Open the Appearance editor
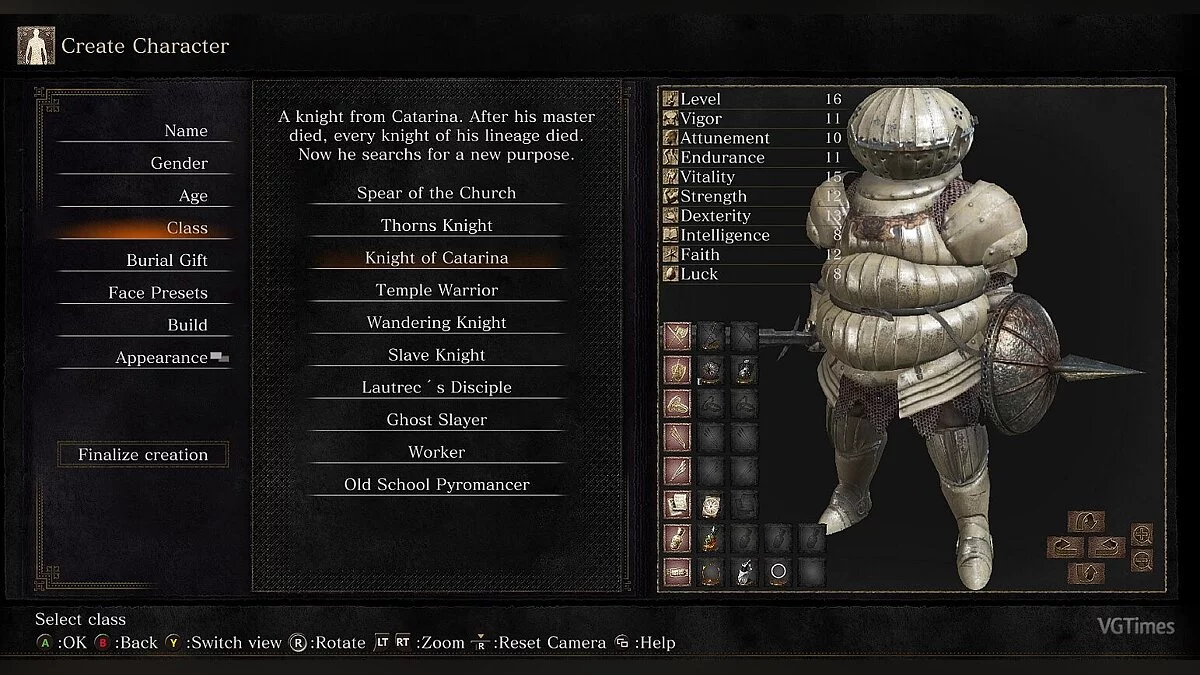 [x=162, y=358]
